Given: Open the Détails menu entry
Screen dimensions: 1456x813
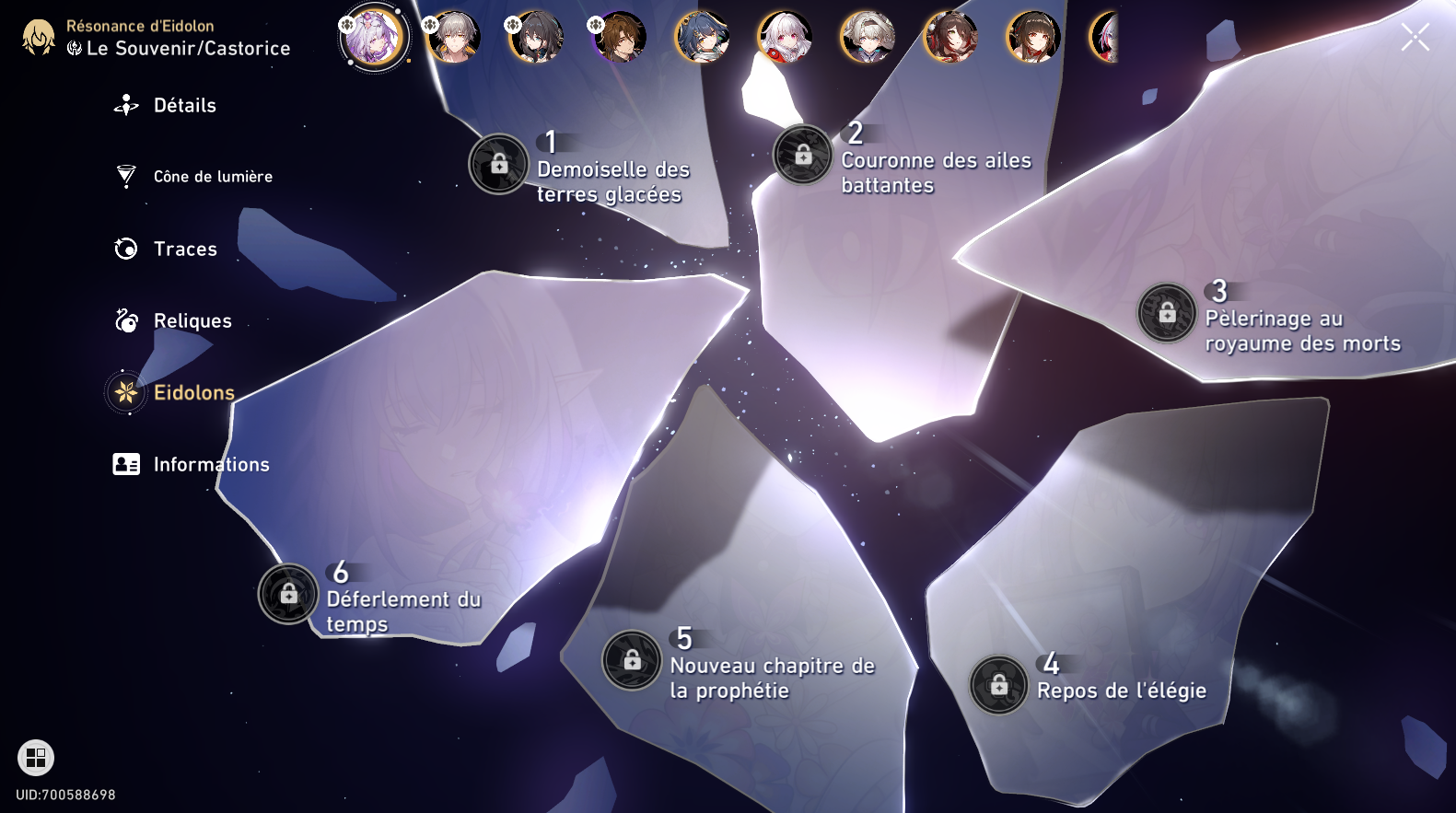Looking at the screenshot, I should 183,105.
